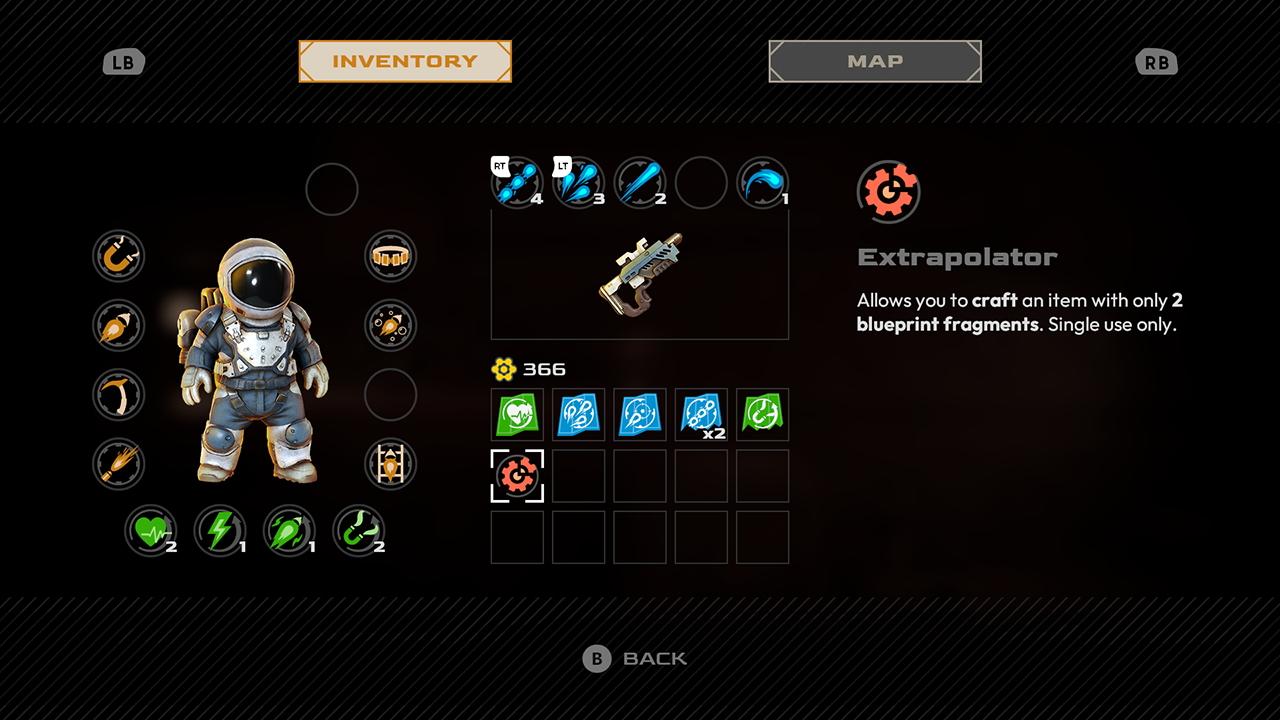Inspect the ammo belt equipment slot
This screenshot has width=1280, height=720.
coord(390,256)
